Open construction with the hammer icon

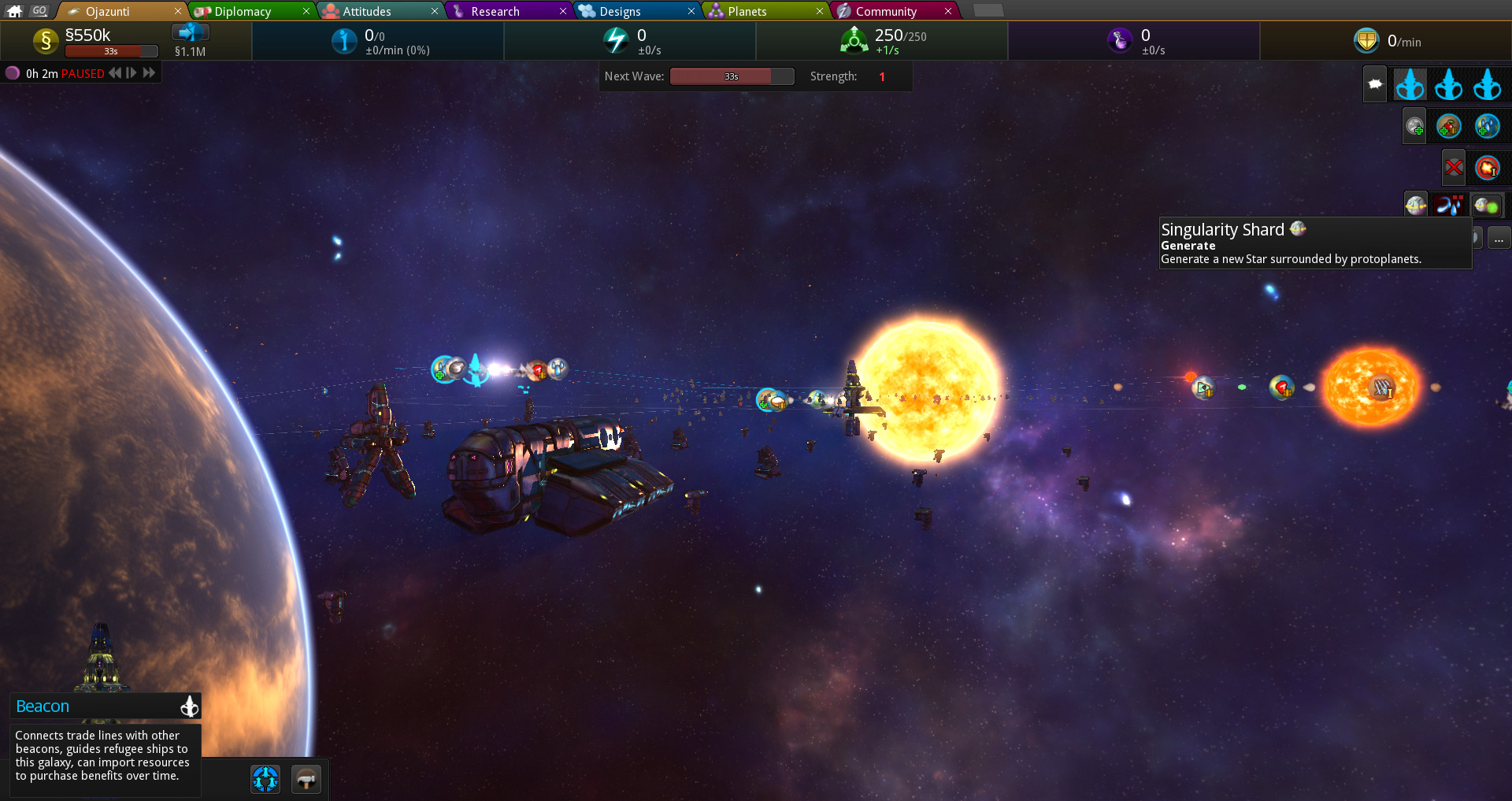[306, 778]
